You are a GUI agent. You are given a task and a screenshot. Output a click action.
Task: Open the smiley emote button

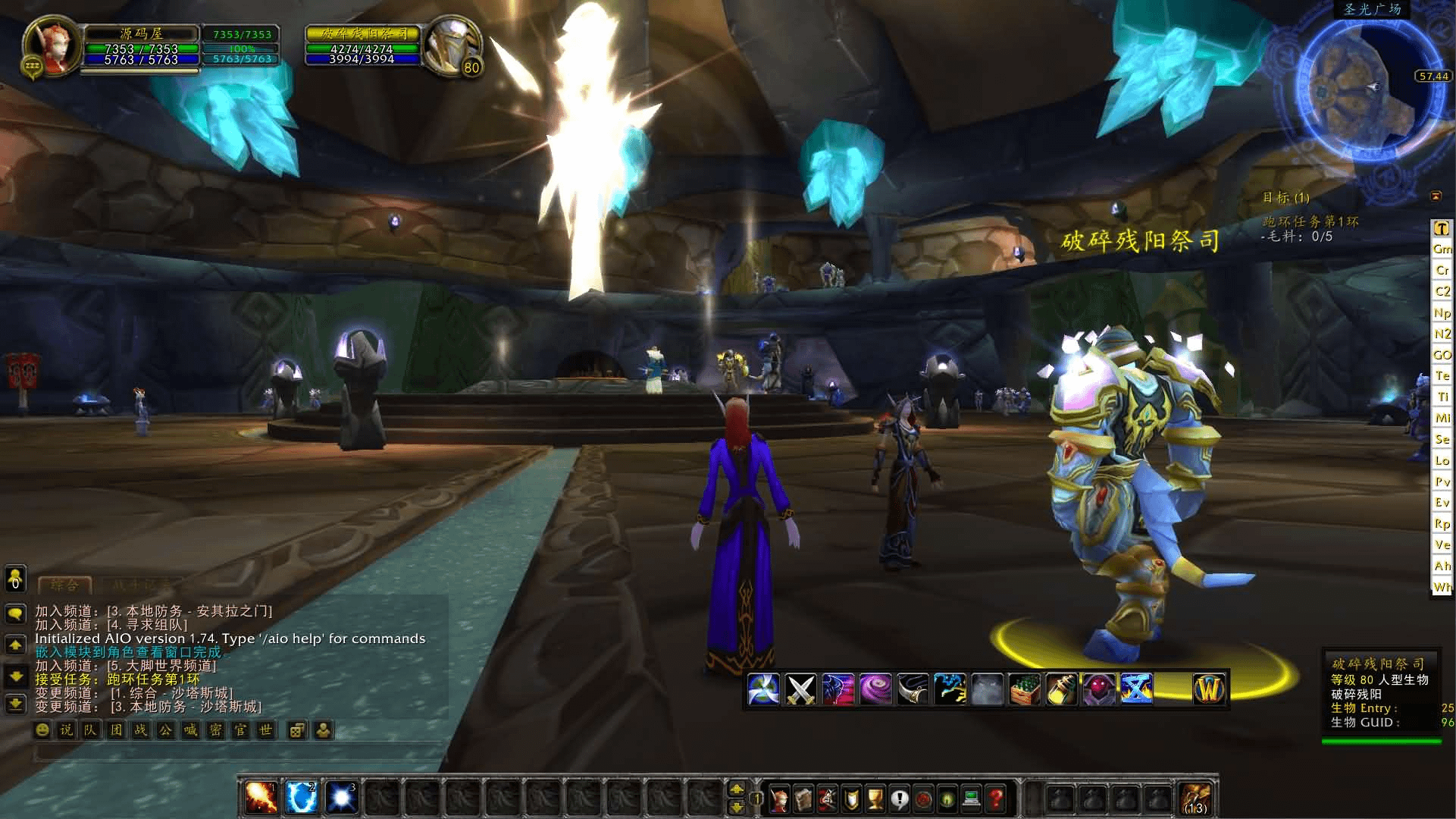[x=43, y=730]
